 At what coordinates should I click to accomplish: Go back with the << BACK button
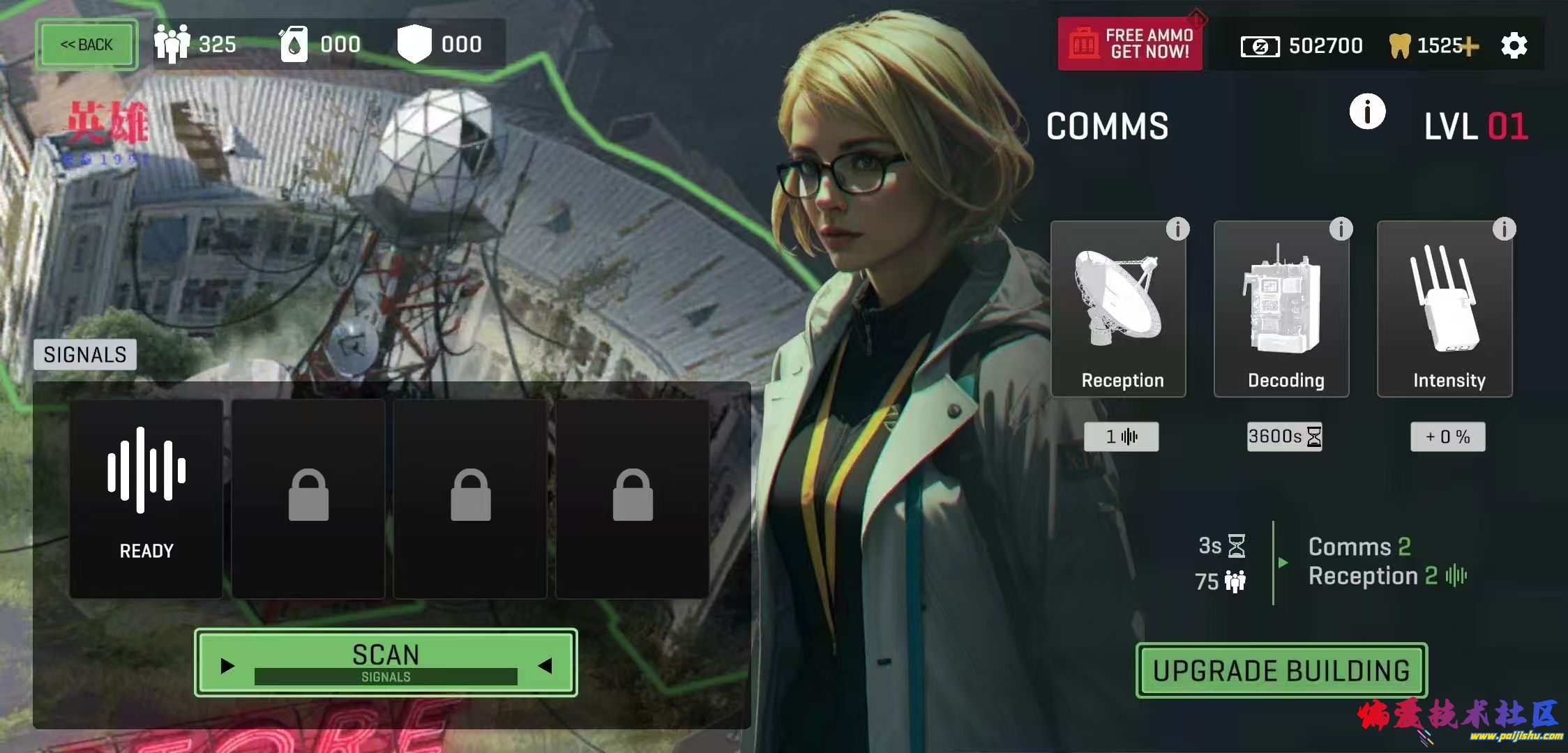[x=86, y=45]
